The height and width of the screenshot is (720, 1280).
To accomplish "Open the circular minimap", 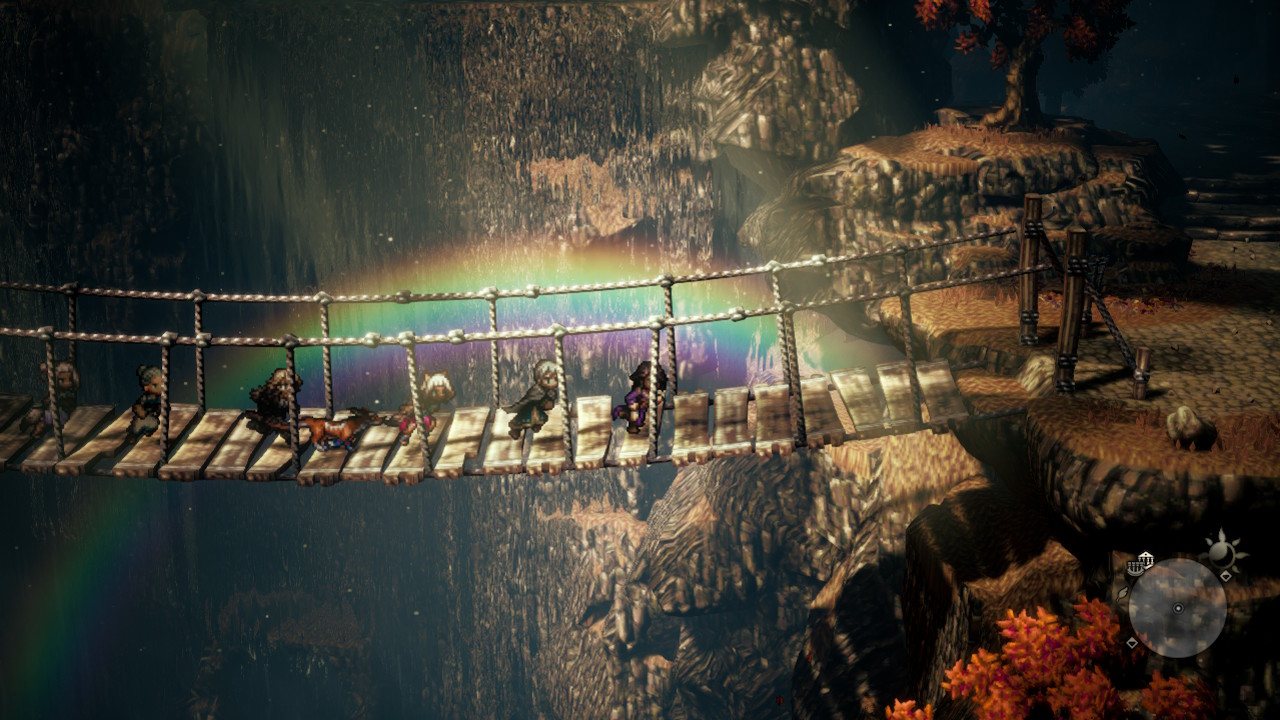I will click(x=1177, y=608).
